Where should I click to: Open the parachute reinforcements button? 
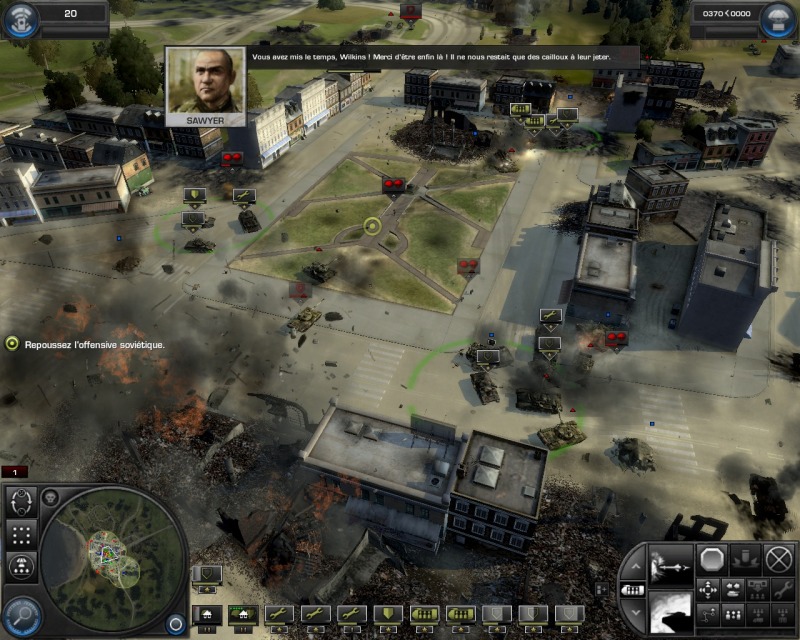point(22,566)
